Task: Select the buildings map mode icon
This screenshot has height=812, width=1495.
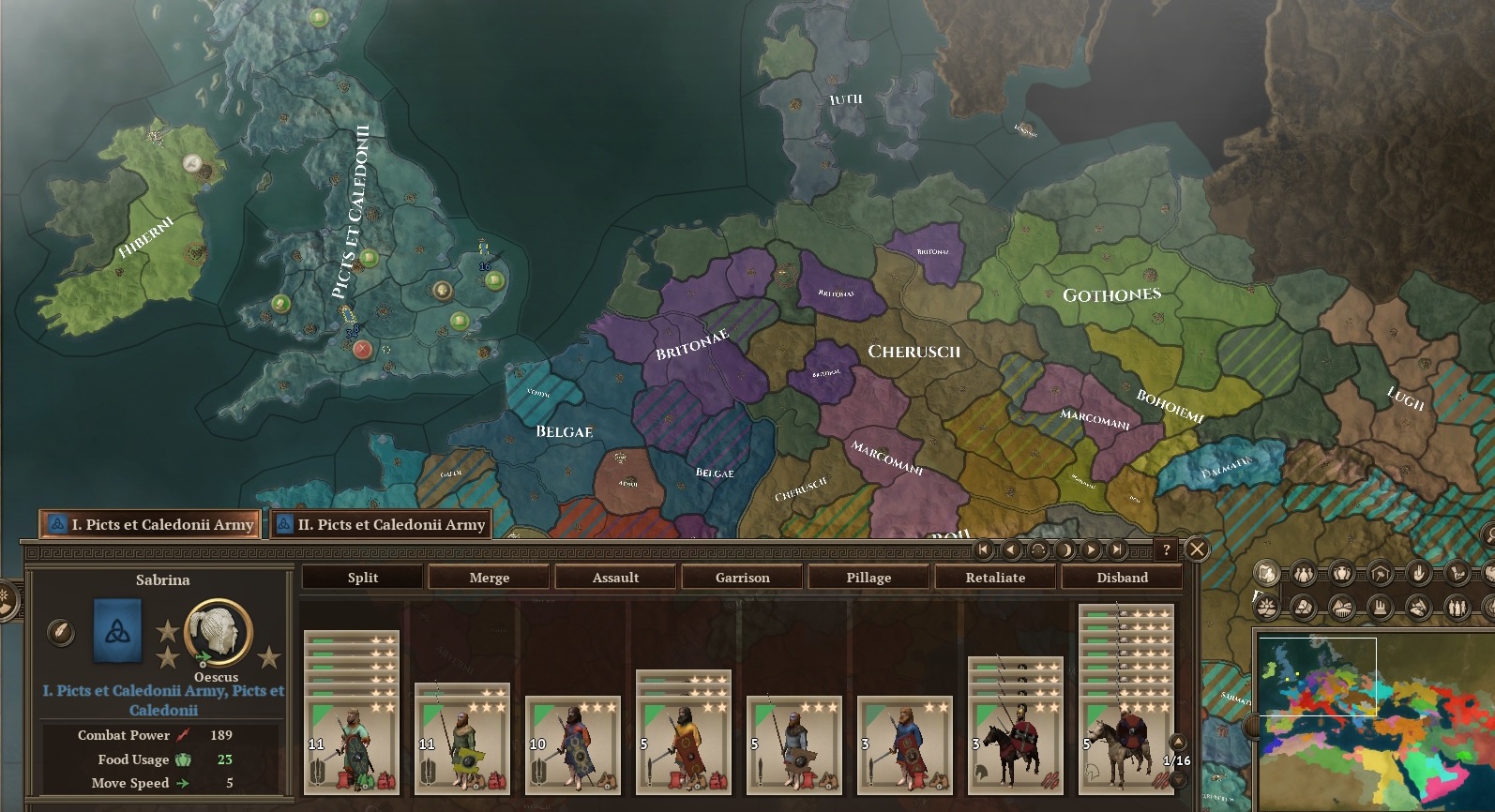Action: point(1379,573)
